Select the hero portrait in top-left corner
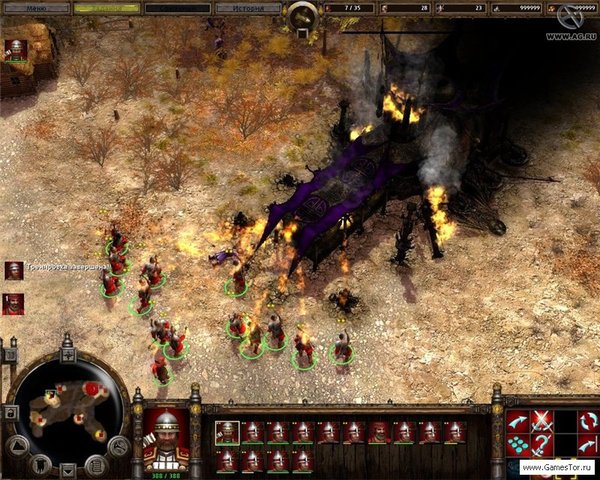The width and height of the screenshot is (600, 480). (x=16, y=48)
